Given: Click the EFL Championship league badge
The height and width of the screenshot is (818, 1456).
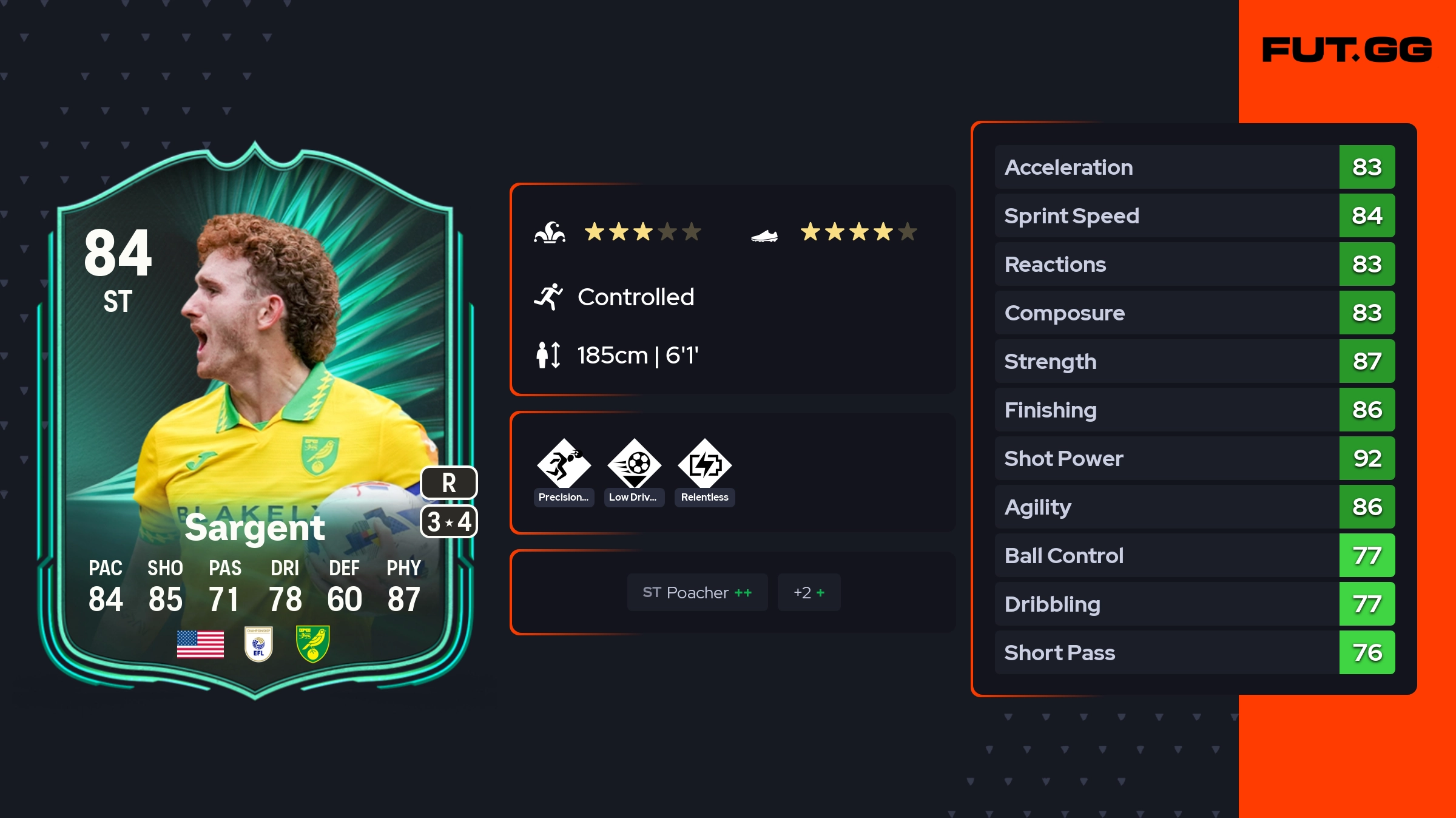Looking at the screenshot, I should pyautogui.click(x=258, y=644).
